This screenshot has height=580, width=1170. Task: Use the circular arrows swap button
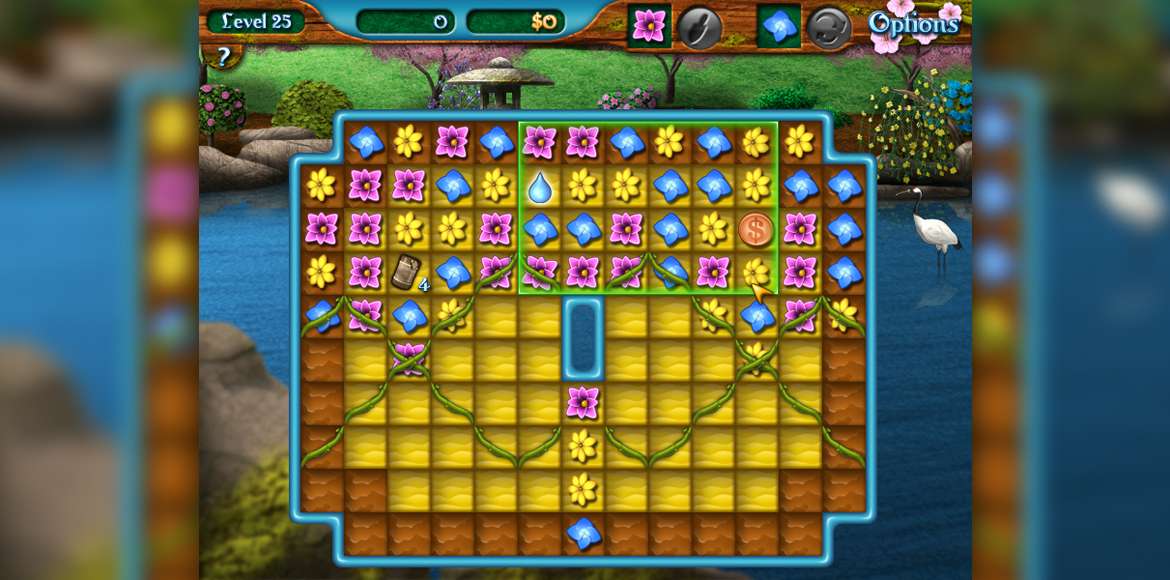[828, 27]
